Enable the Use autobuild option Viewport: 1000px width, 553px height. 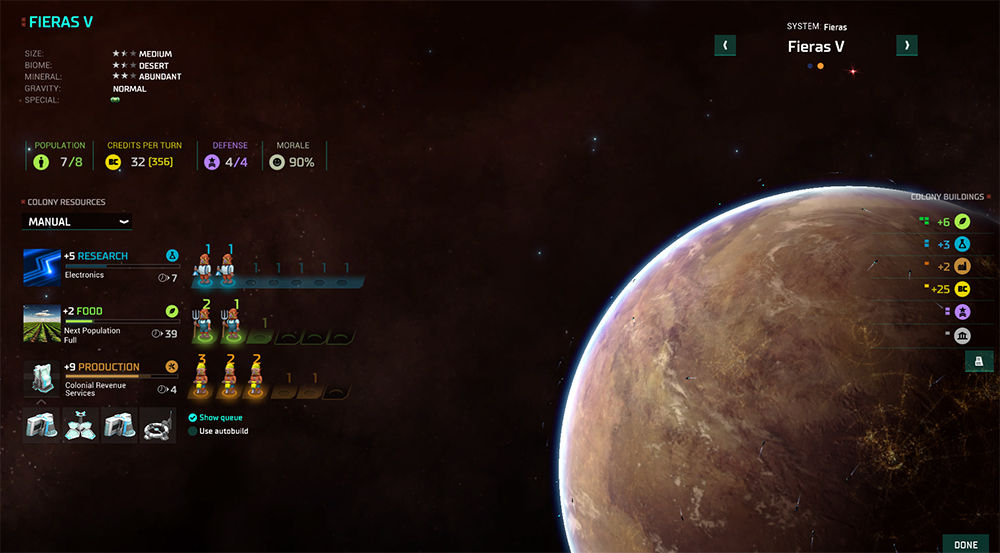pos(193,431)
